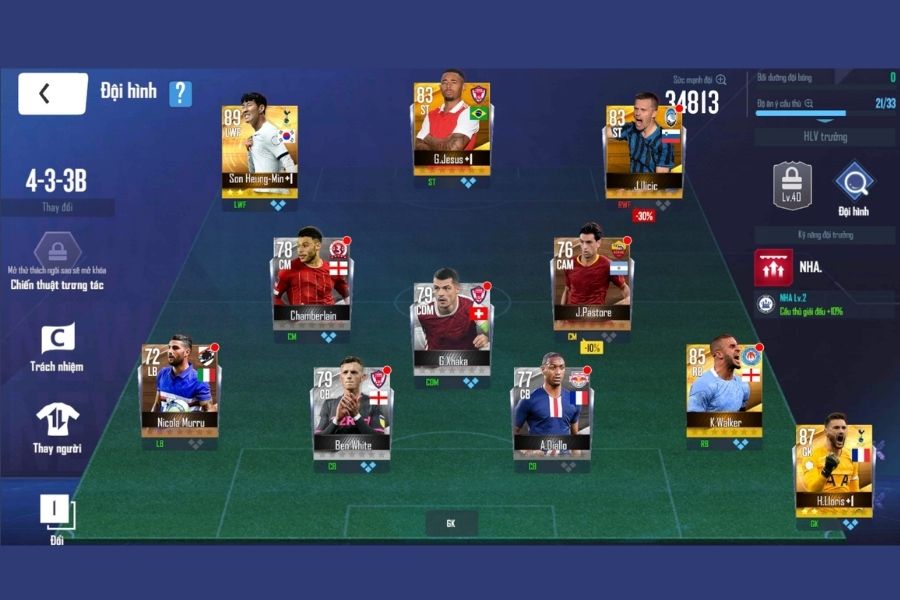The height and width of the screenshot is (600, 900).
Task: Tap the locked Lv.40 coach slot
Action: 791,184
